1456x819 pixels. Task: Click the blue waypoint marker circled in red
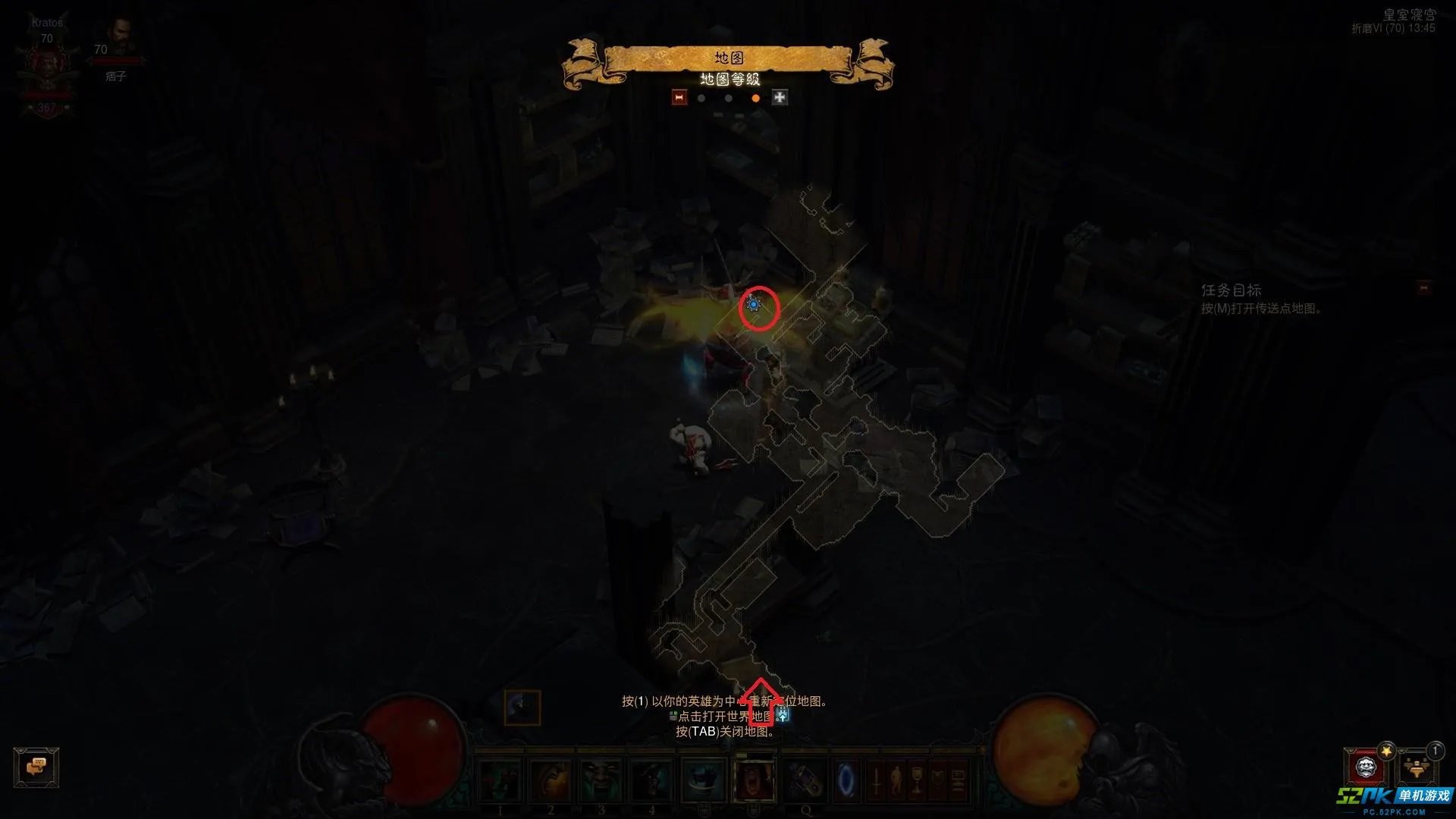point(754,305)
